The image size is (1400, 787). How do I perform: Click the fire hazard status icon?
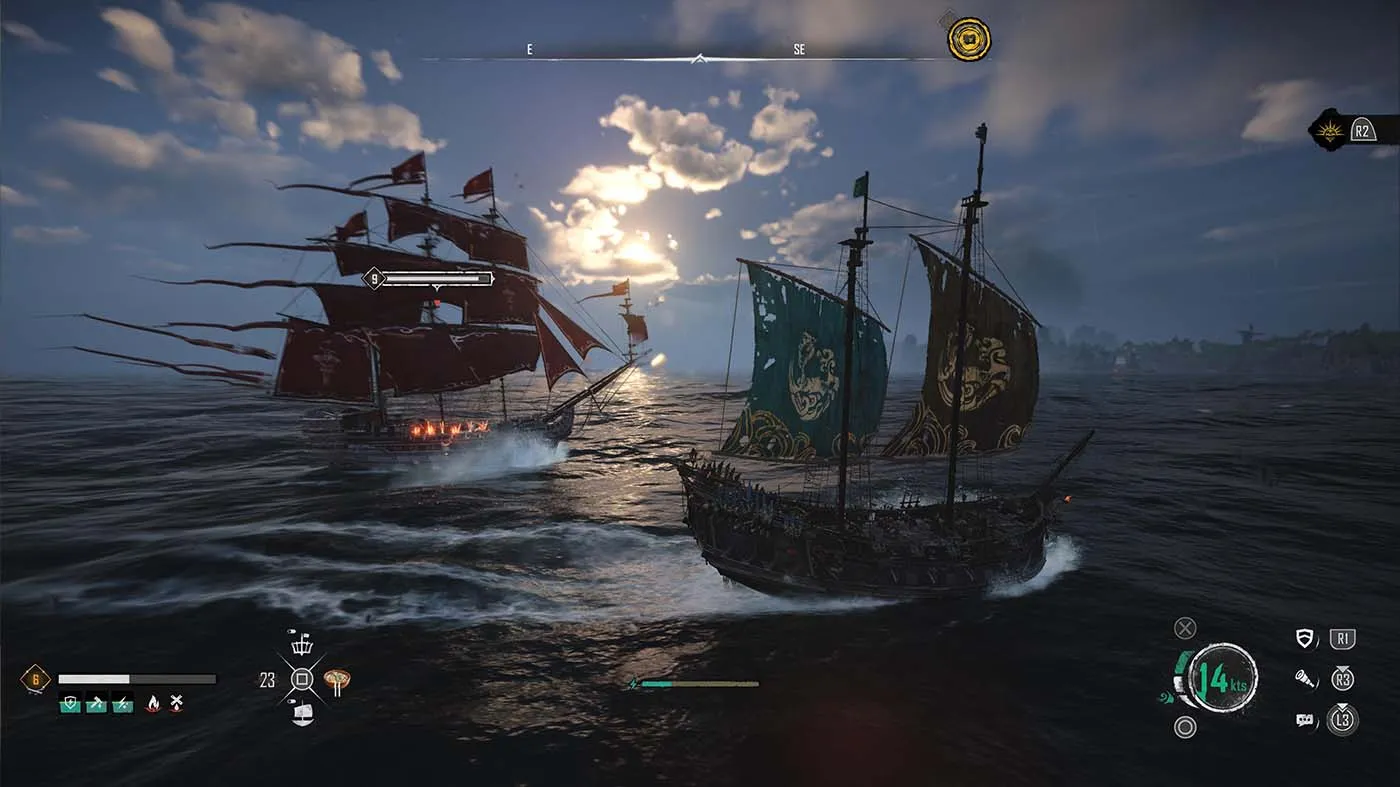click(x=153, y=704)
